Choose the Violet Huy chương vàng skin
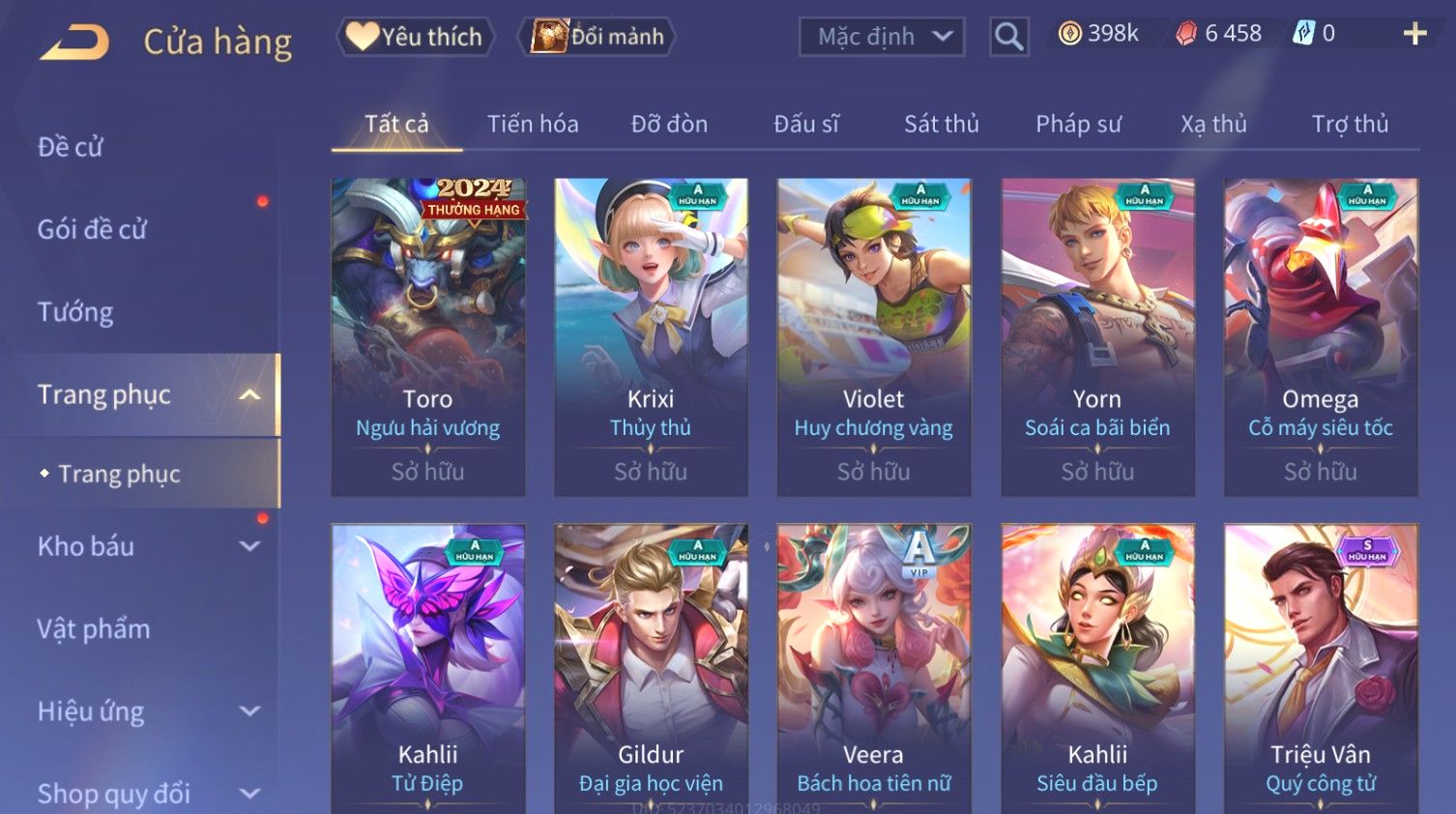Viewport: 1456px width, 814px height. coord(874,336)
